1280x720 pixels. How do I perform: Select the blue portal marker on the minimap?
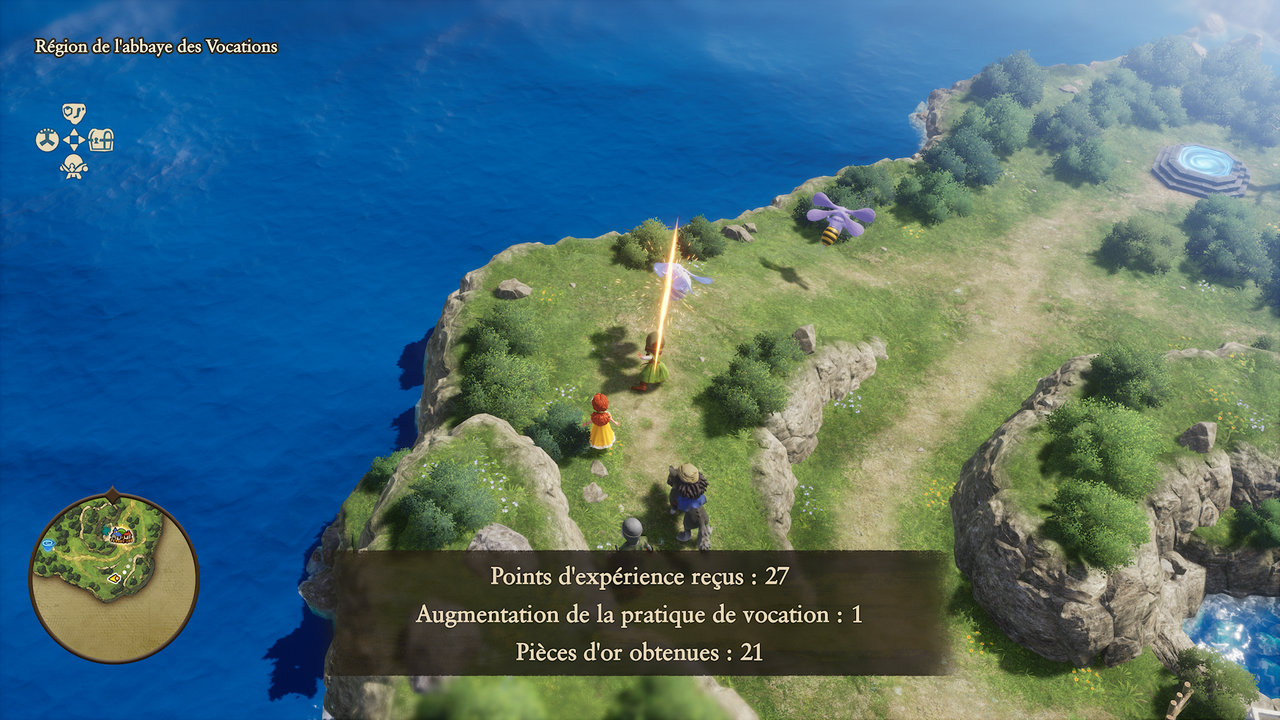pyautogui.click(x=49, y=546)
